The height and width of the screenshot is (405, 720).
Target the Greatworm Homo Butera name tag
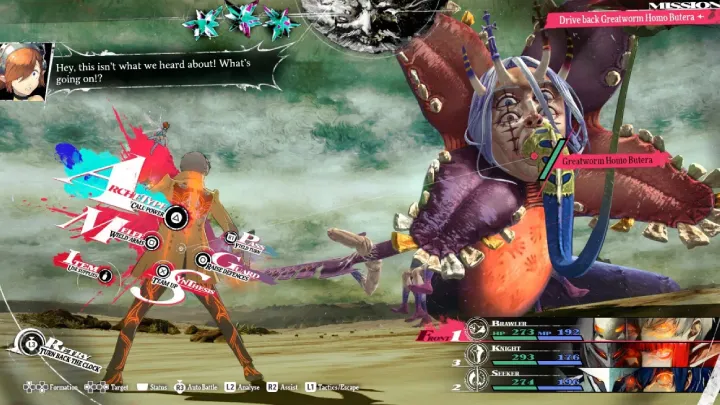click(610, 160)
